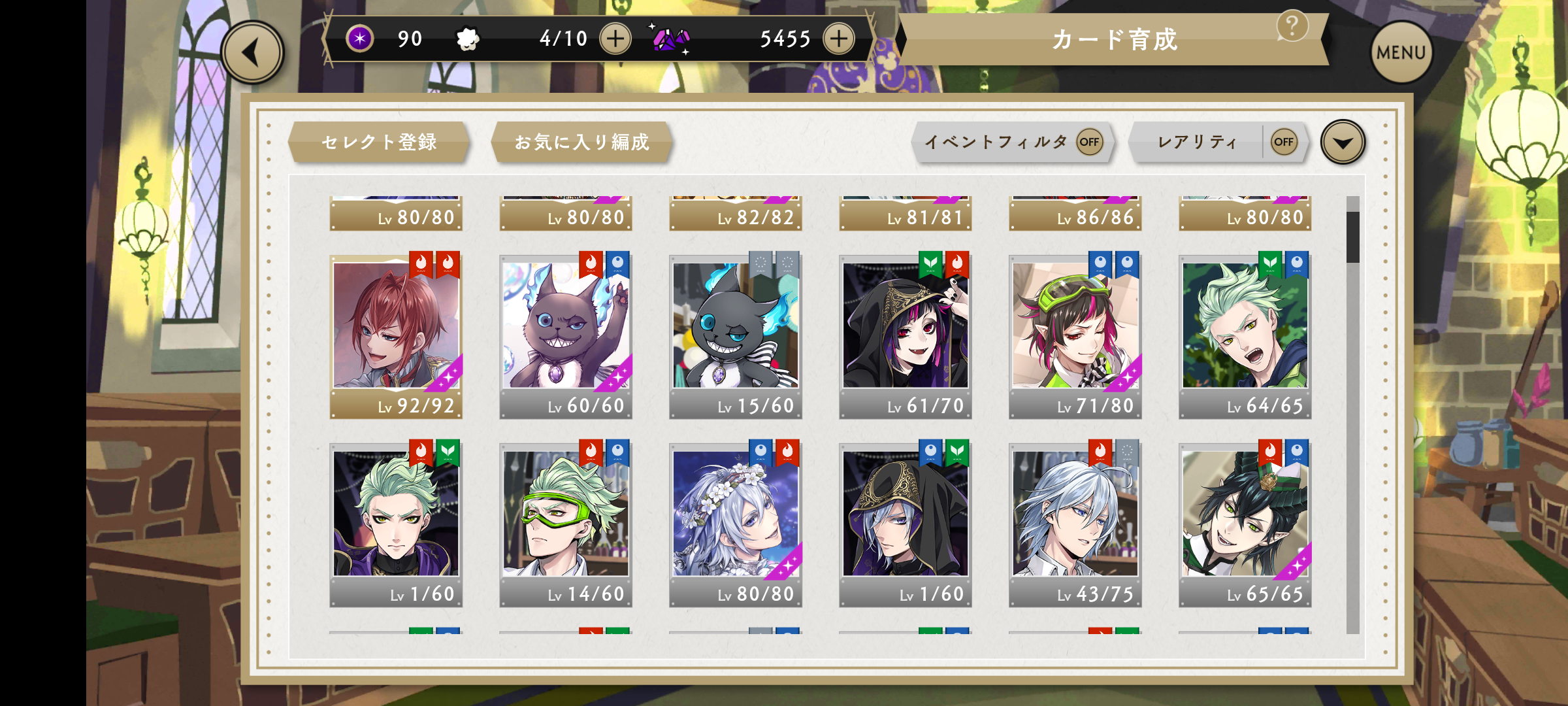Expand the sort dropdown arrow
Viewport: 1568px width, 706px height.
coord(1343,142)
